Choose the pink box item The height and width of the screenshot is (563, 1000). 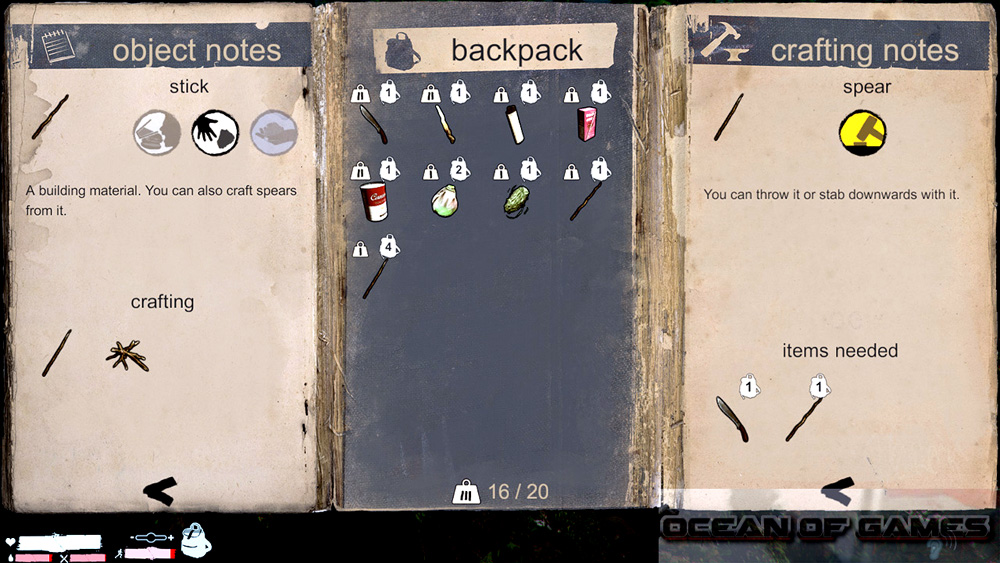tap(587, 125)
